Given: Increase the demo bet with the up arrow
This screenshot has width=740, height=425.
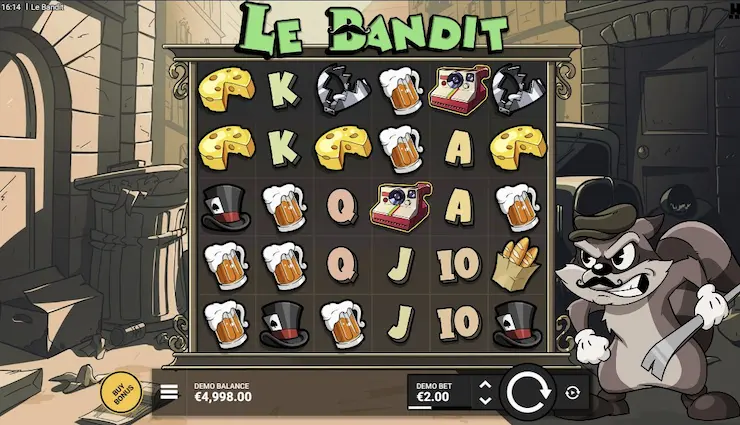Looking at the screenshot, I should tap(485, 384).
